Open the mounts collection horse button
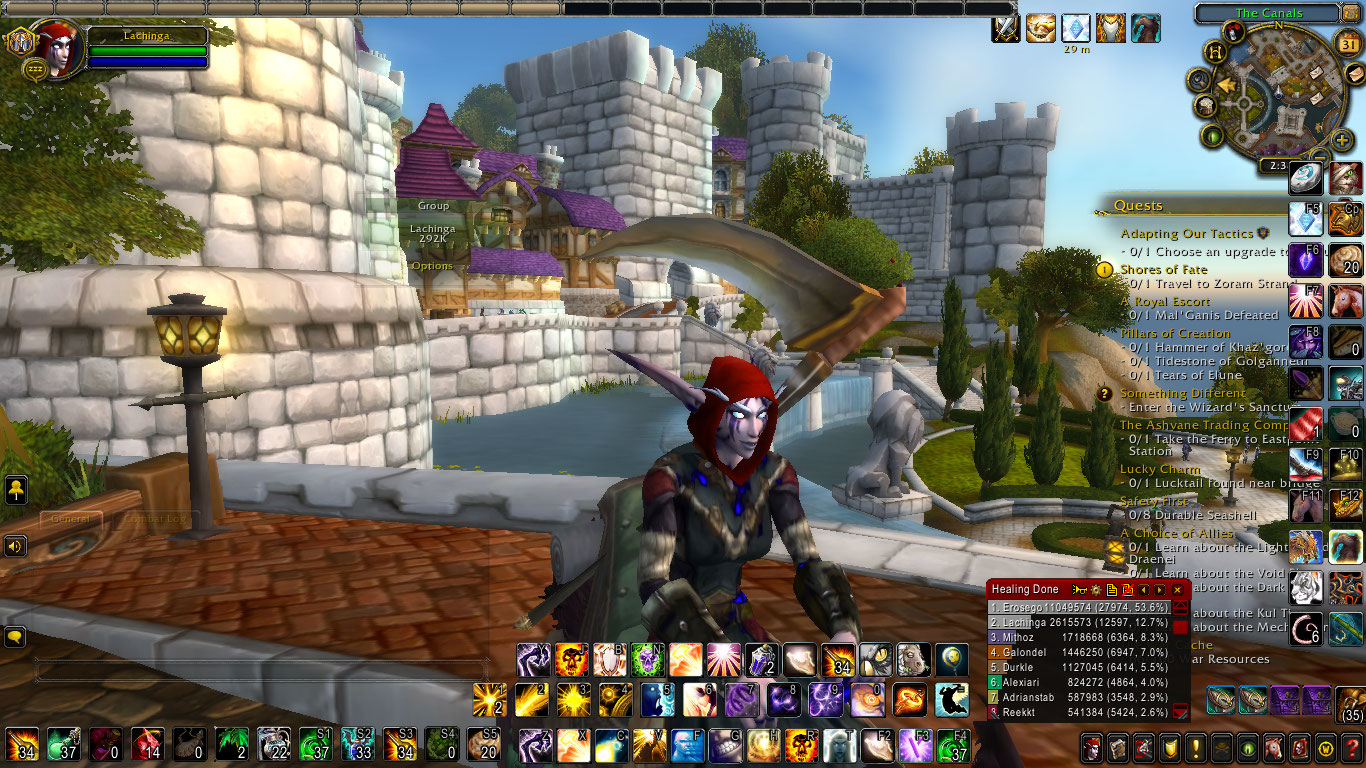This screenshot has width=1366, height=768. tap(1273, 748)
